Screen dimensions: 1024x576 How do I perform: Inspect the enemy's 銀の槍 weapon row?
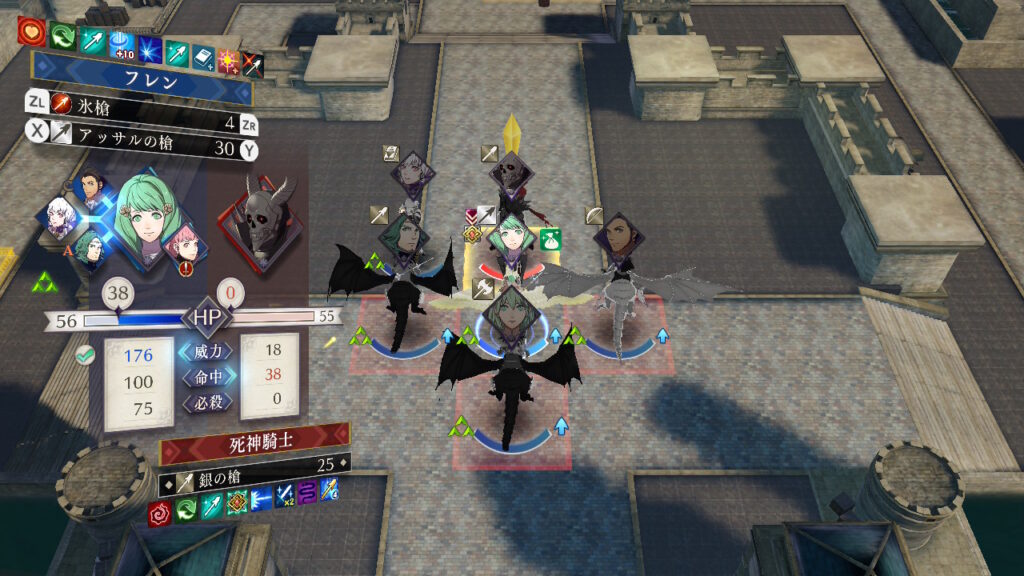coord(256,462)
